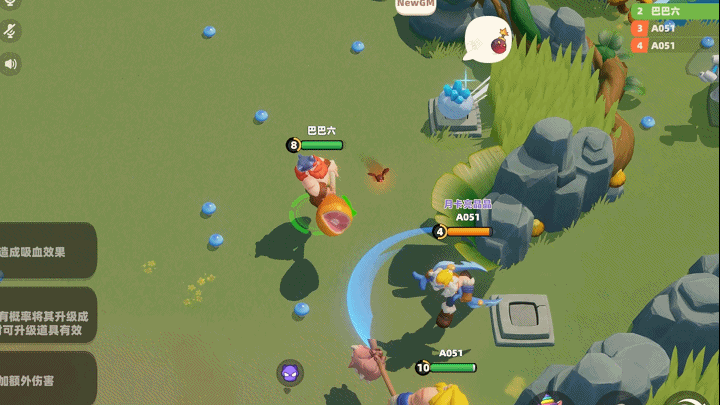This screenshot has width=720, height=405.
Task: Select rank 2 player 巴巴六 on leaderboard
Action: (672, 11)
